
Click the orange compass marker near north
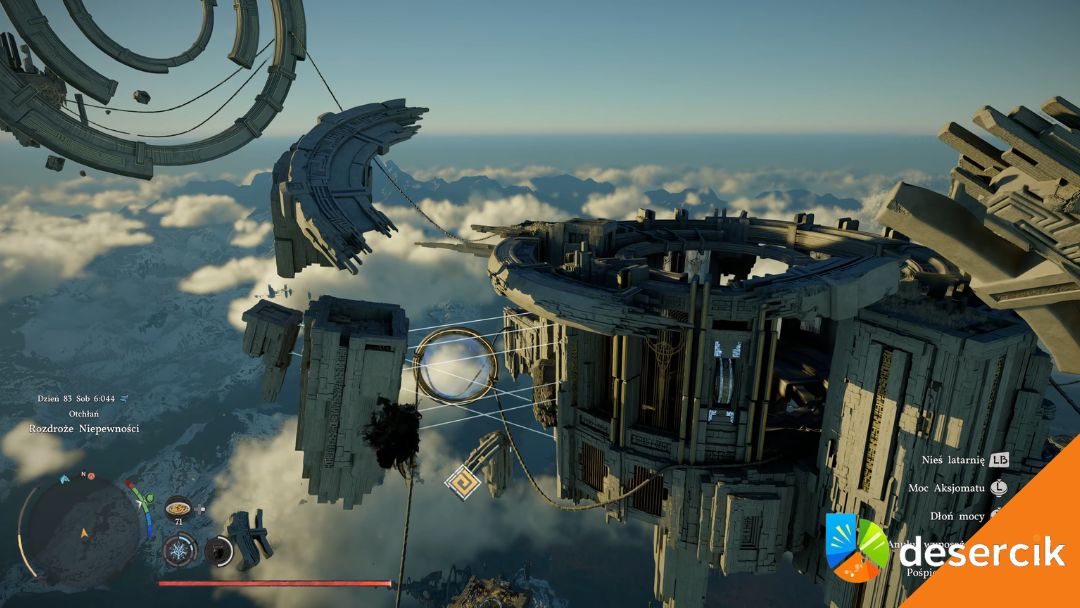[x=90, y=477]
